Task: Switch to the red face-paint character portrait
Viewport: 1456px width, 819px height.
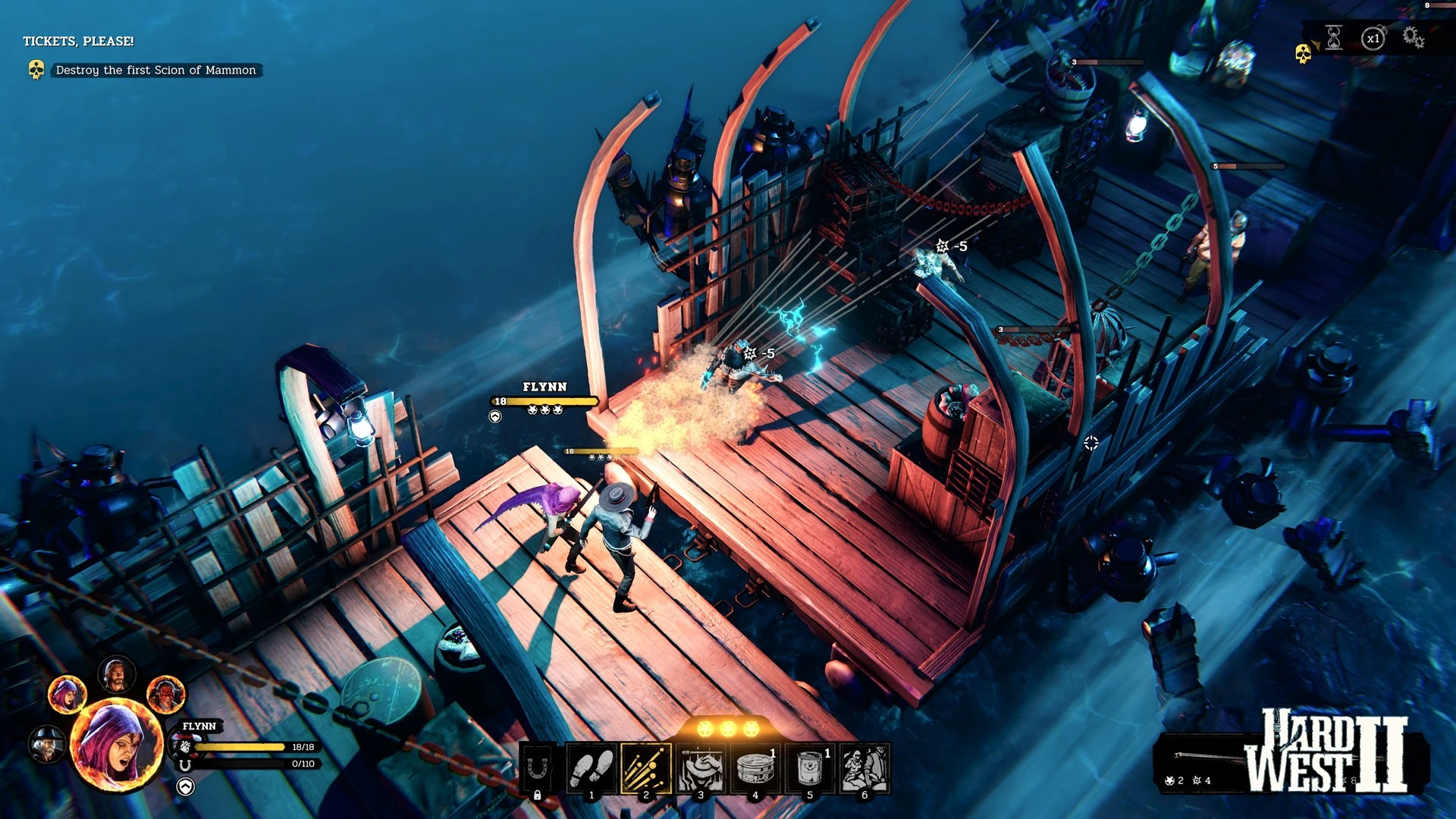Action: point(165,694)
